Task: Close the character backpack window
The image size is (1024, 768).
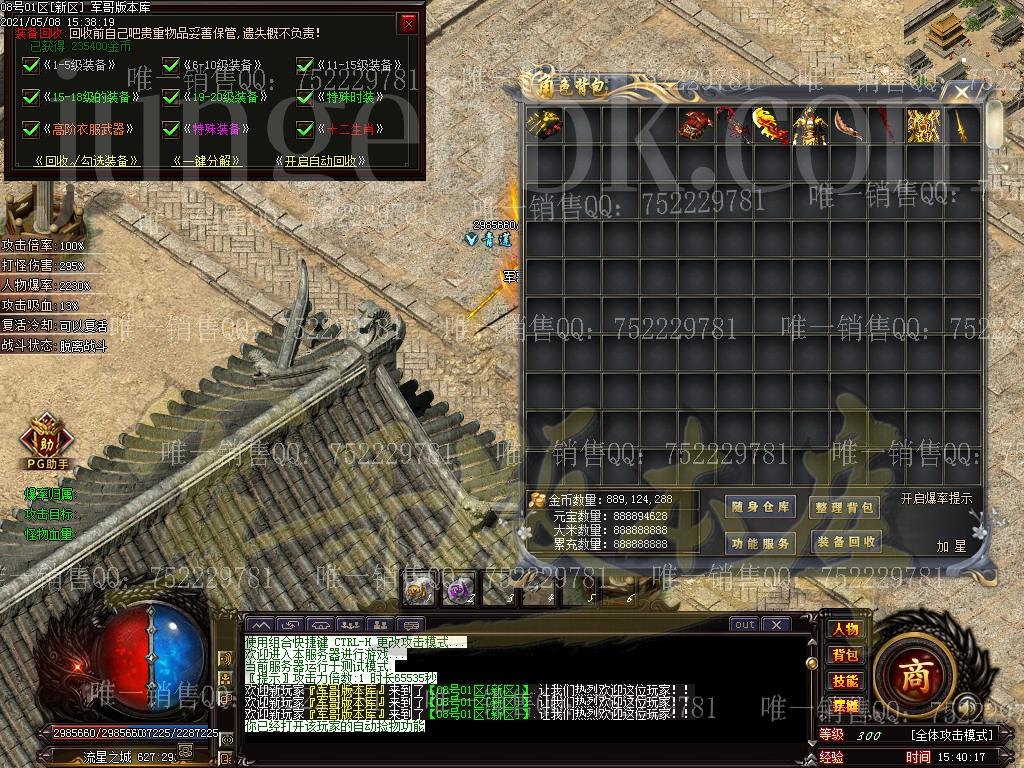Action: pyautogui.click(x=961, y=92)
